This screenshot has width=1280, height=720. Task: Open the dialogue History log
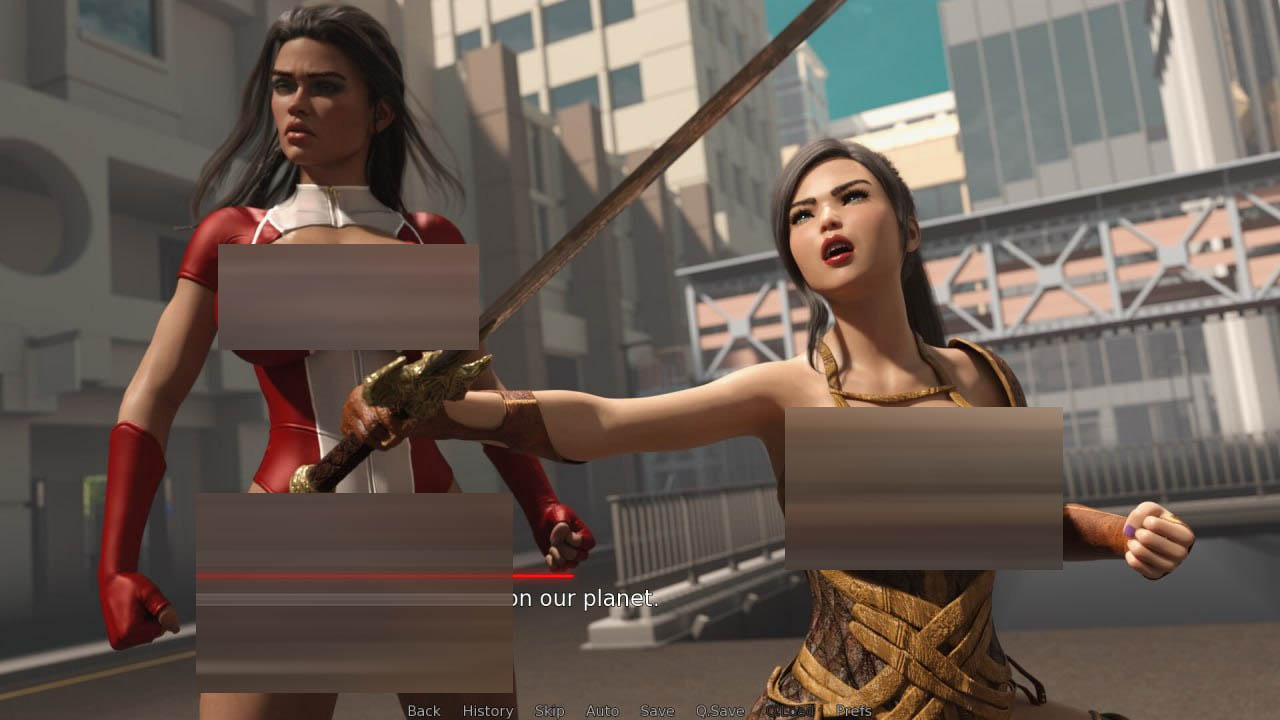point(488,711)
